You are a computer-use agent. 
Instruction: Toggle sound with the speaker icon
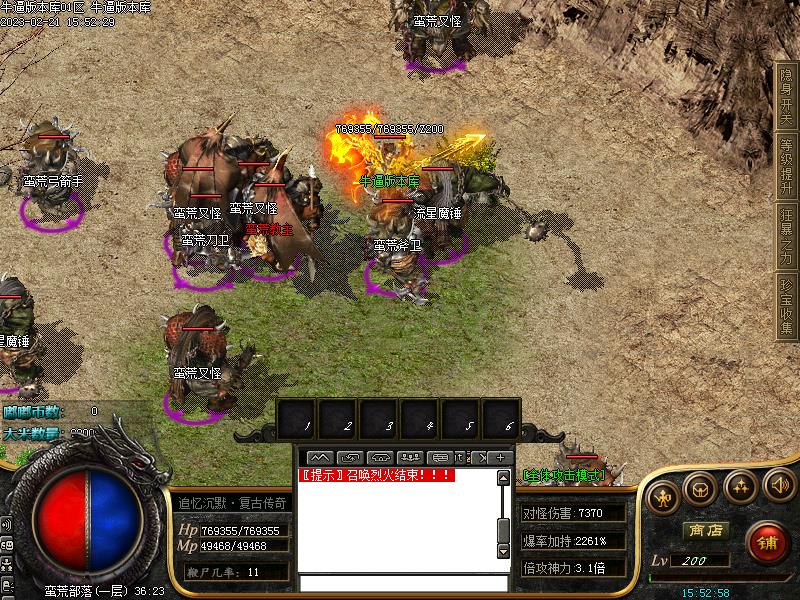[x=778, y=488]
